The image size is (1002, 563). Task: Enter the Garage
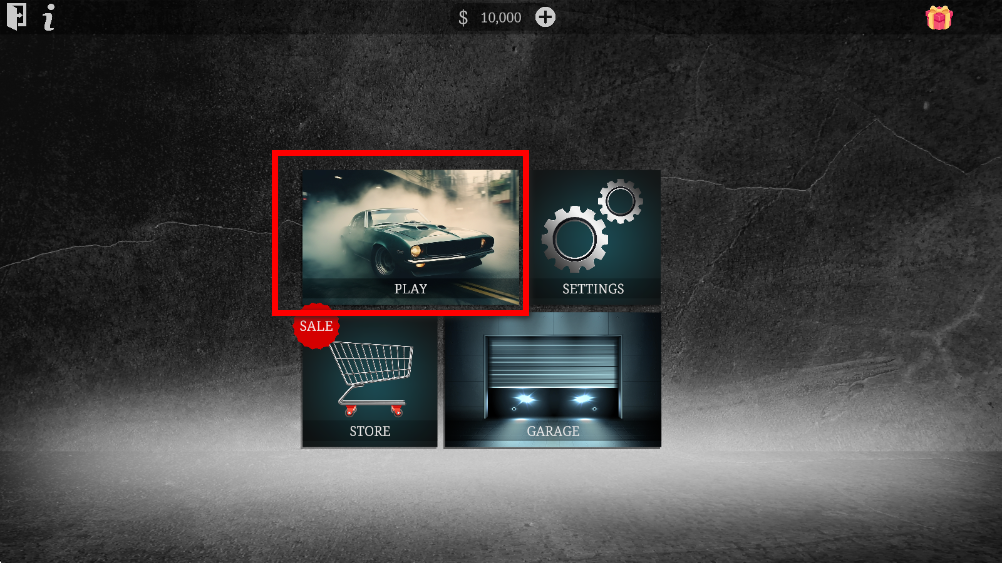[x=552, y=381]
